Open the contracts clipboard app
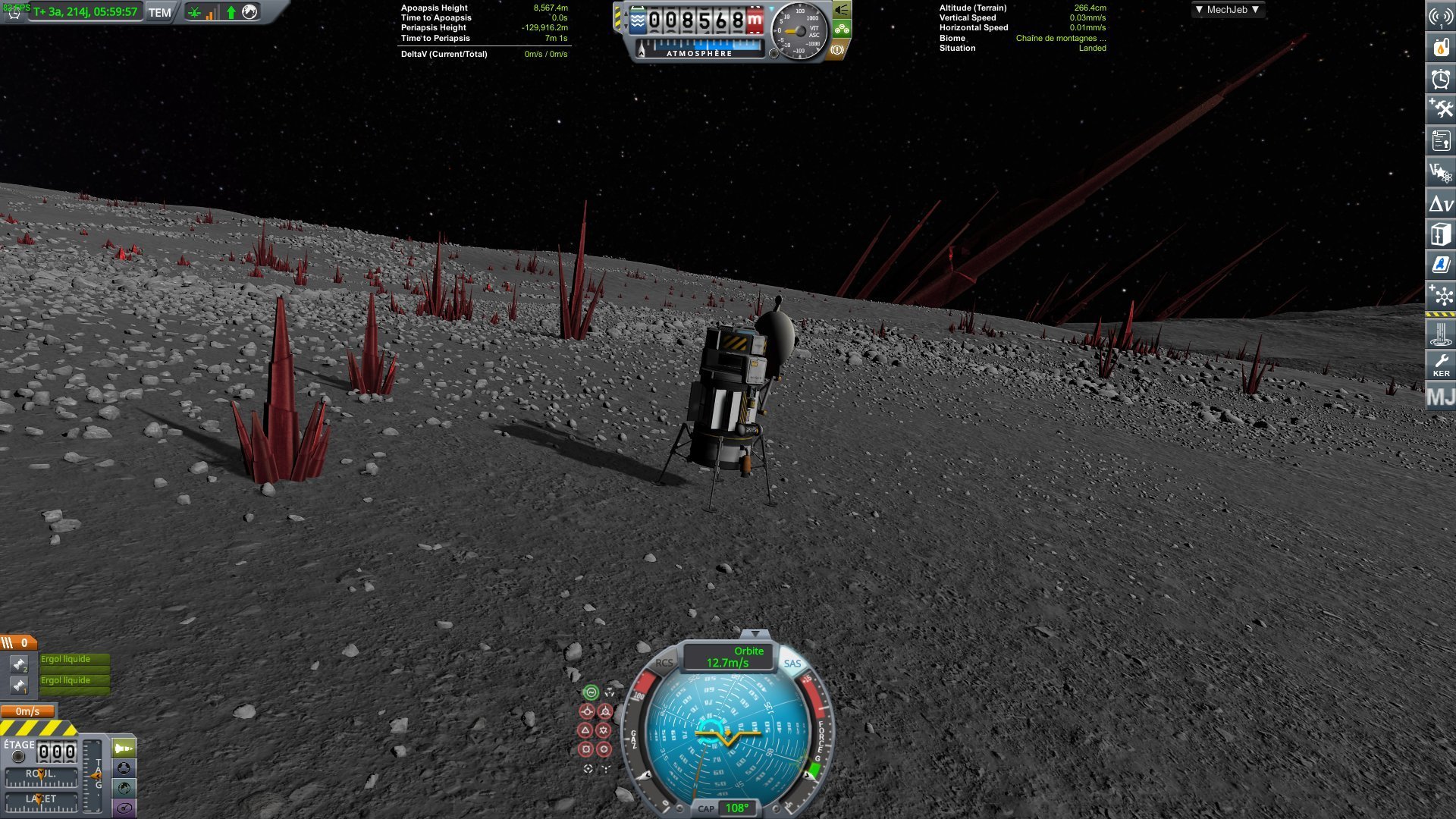1456x819 pixels. coord(1440,141)
